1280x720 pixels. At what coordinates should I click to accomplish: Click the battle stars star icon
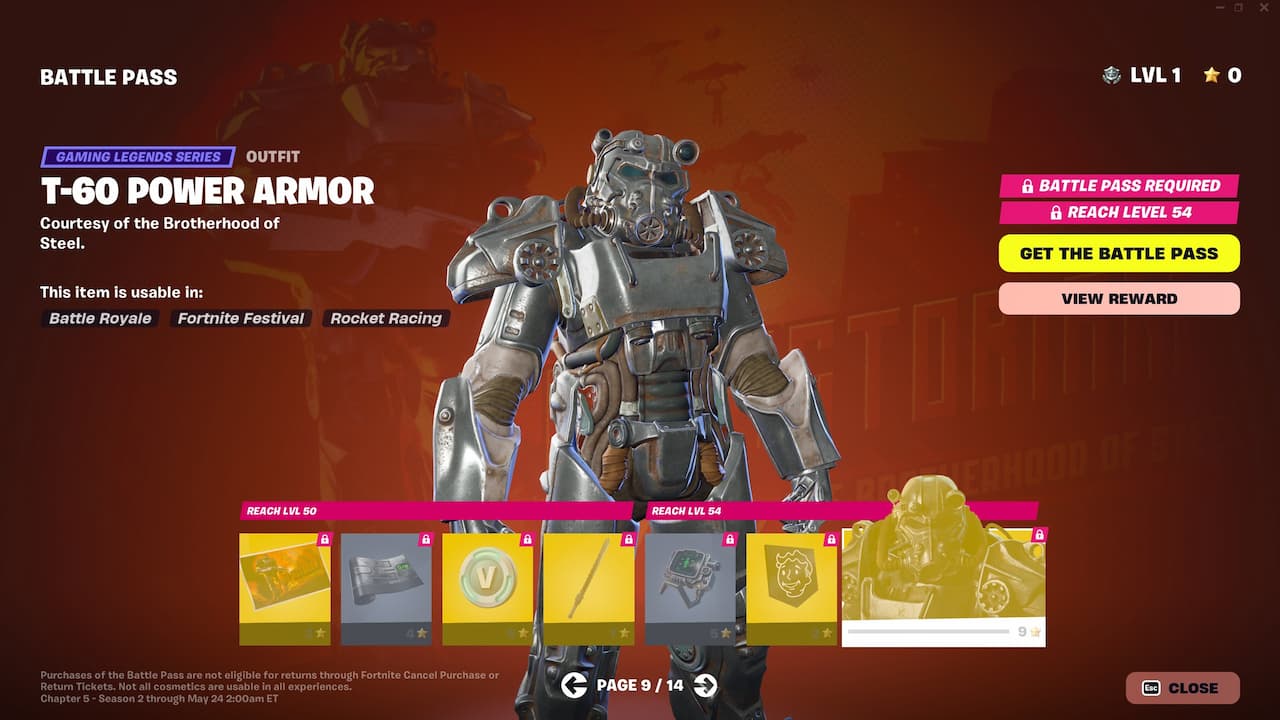(1213, 75)
